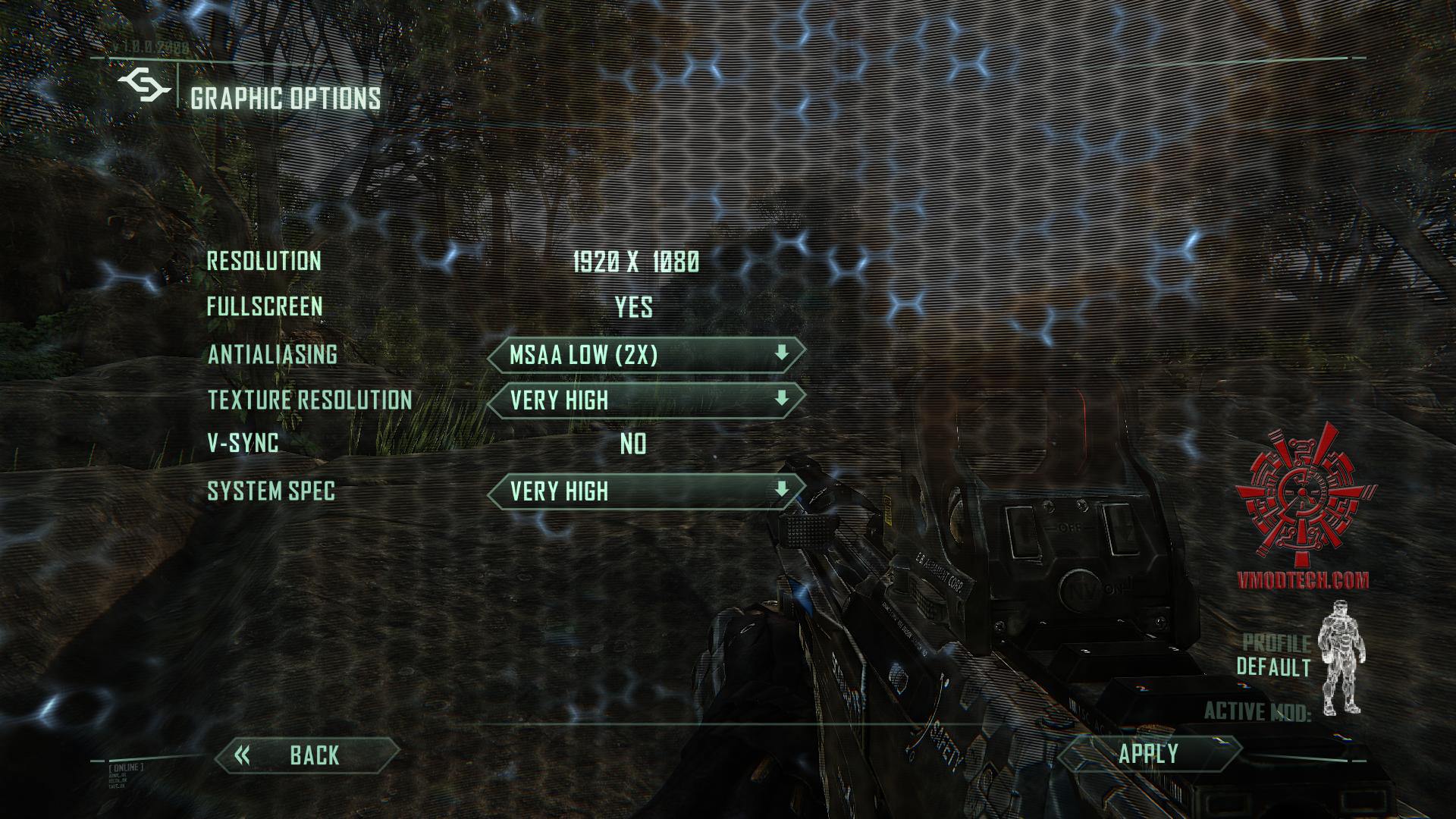Go back with the Back button

tap(307, 755)
